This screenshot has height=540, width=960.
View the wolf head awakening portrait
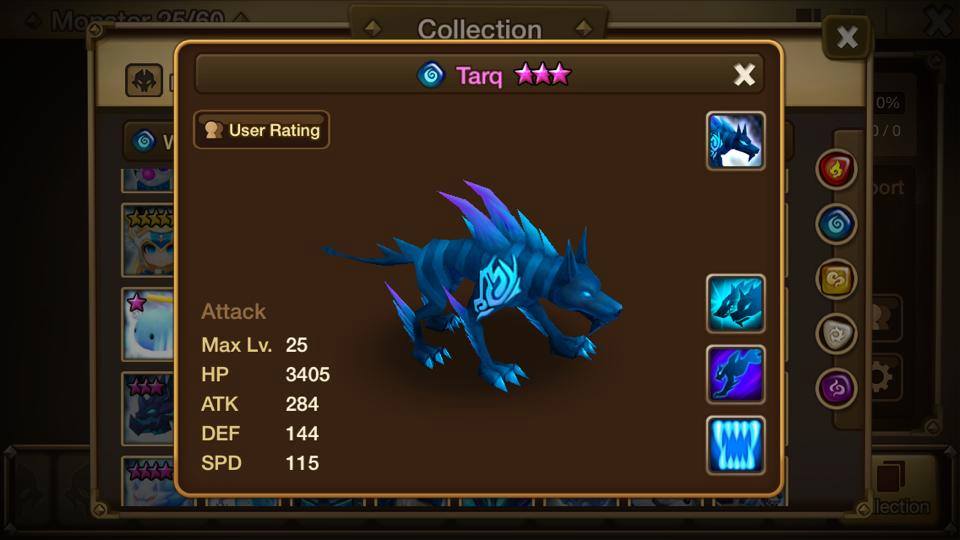736,141
